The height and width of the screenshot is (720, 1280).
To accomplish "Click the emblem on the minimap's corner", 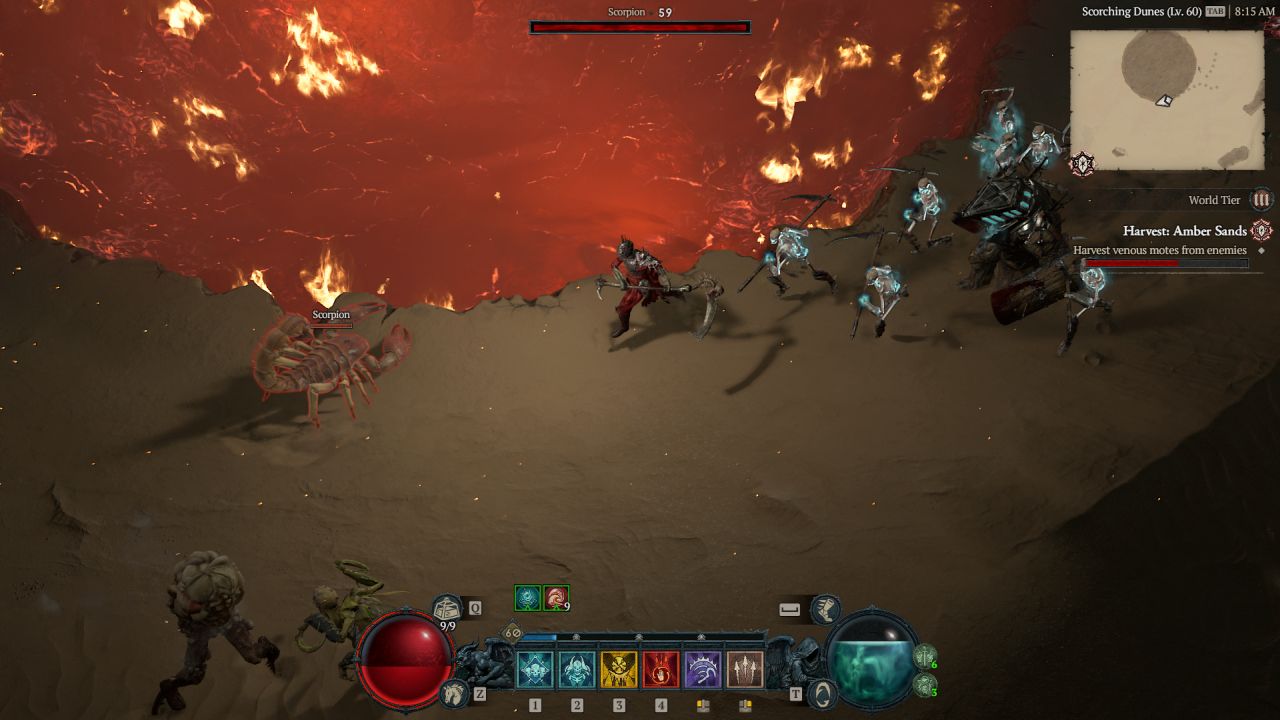I will point(1082,164).
